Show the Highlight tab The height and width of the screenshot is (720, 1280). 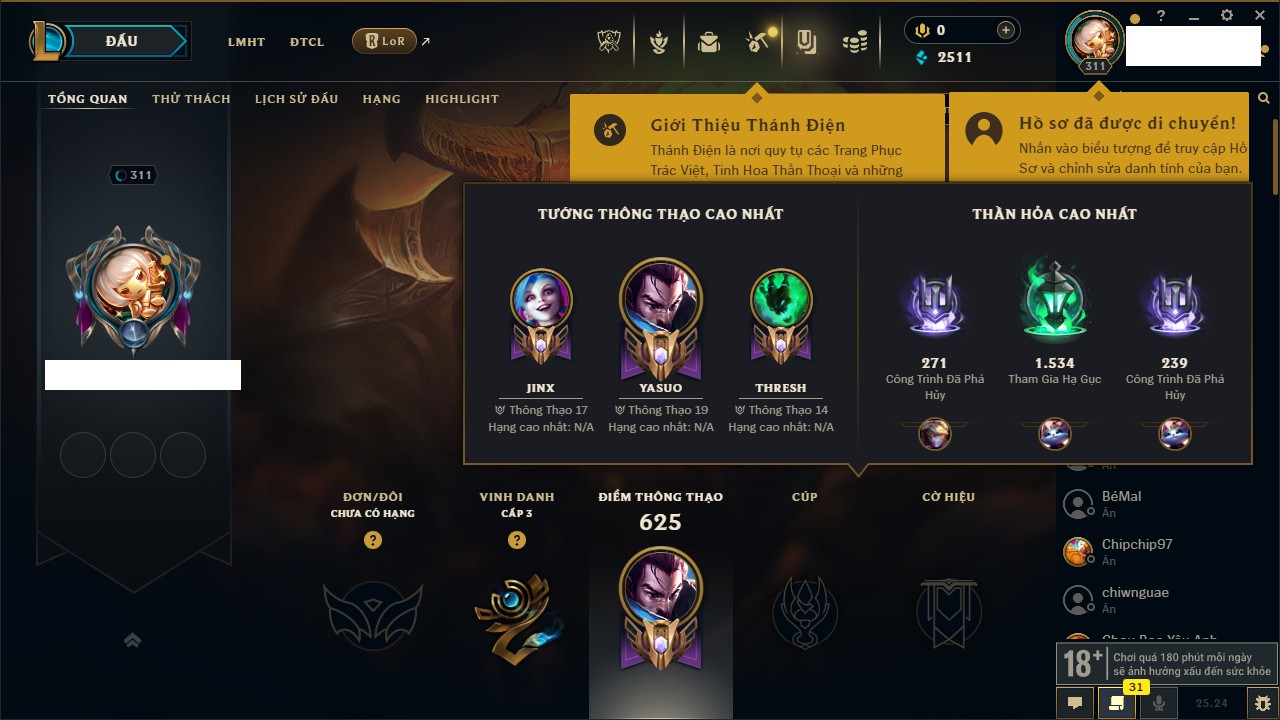point(461,99)
